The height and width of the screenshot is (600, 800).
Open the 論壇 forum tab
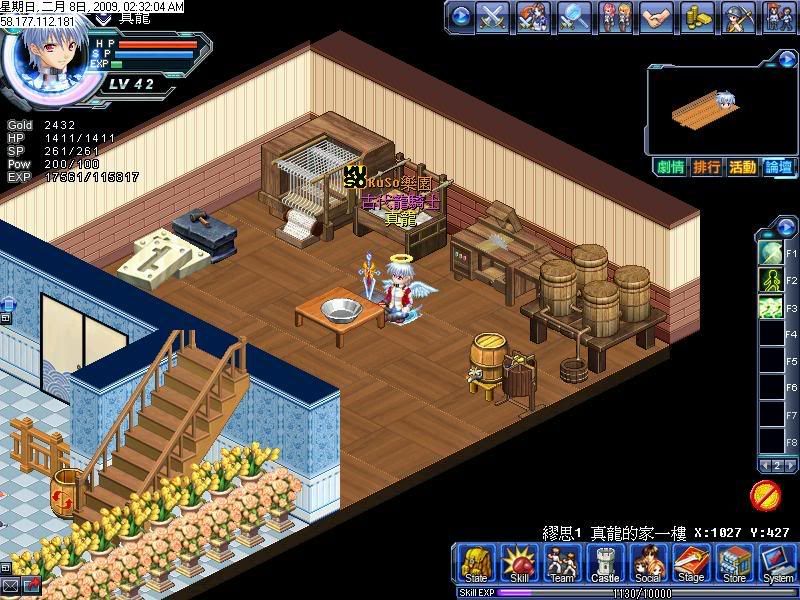point(778,167)
